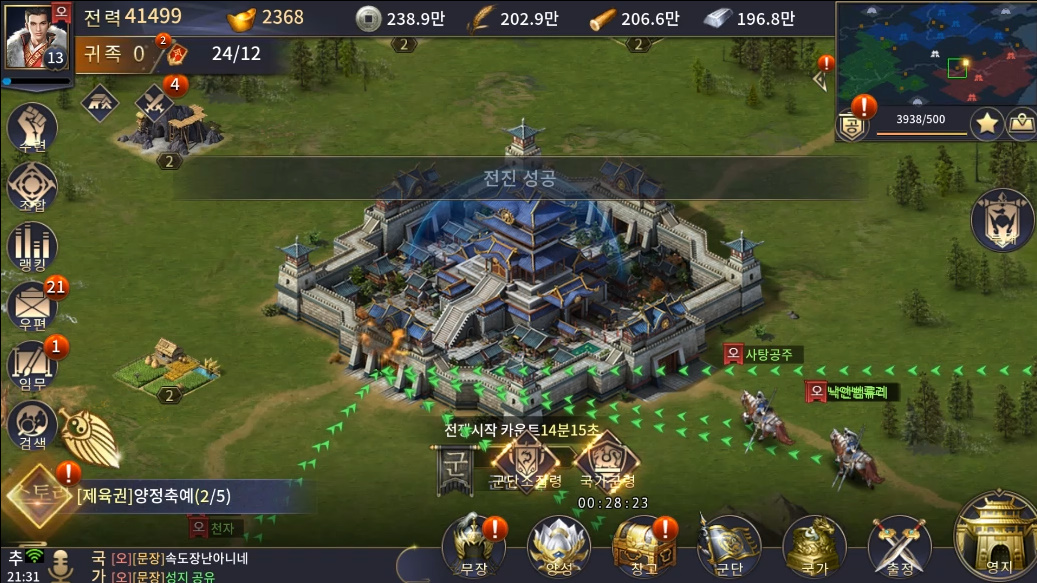Tap the 국가군령 national order icon
This screenshot has width=1037, height=583.
point(610,461)
